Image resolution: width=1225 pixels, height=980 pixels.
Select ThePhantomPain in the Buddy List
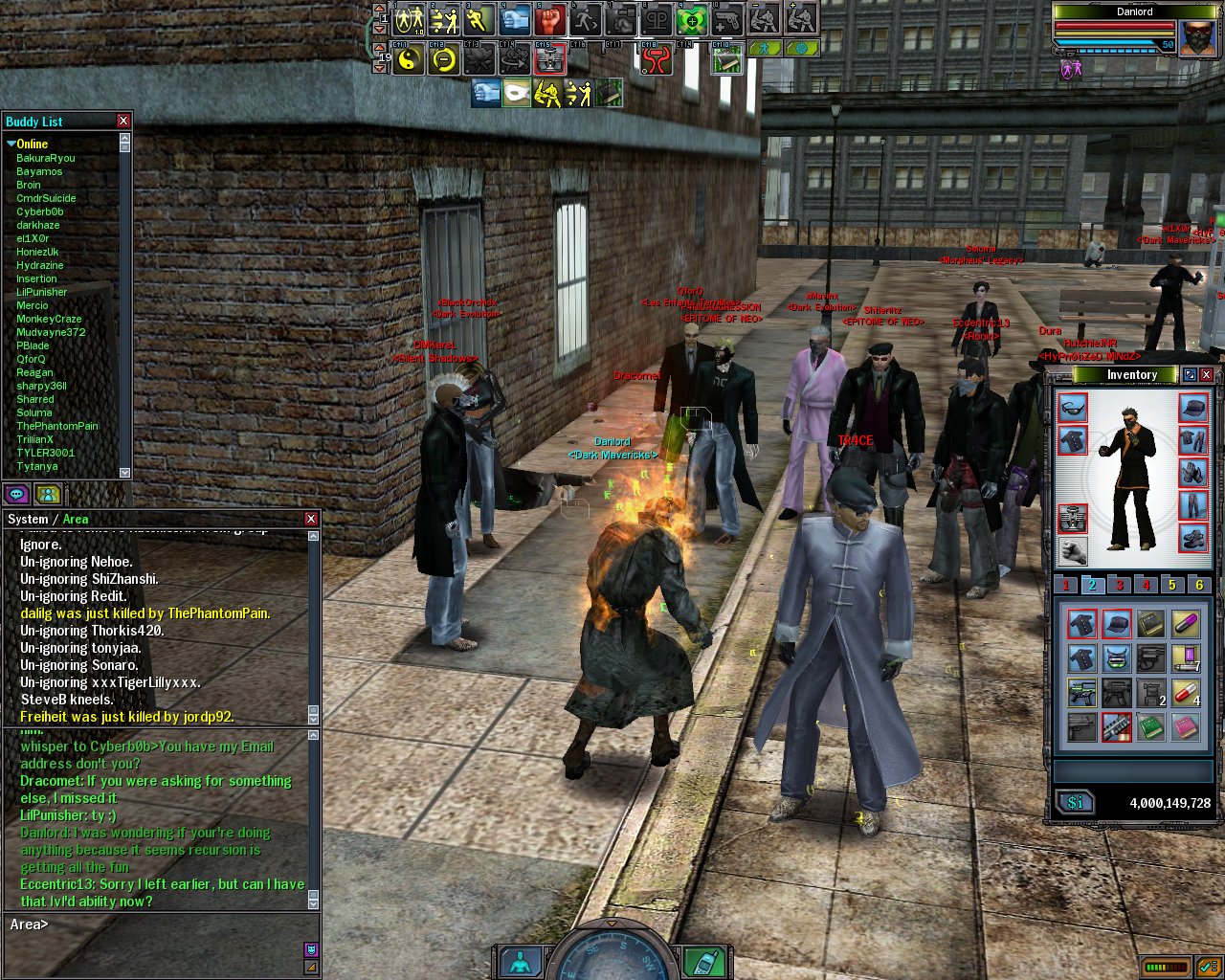click(57, 426)
